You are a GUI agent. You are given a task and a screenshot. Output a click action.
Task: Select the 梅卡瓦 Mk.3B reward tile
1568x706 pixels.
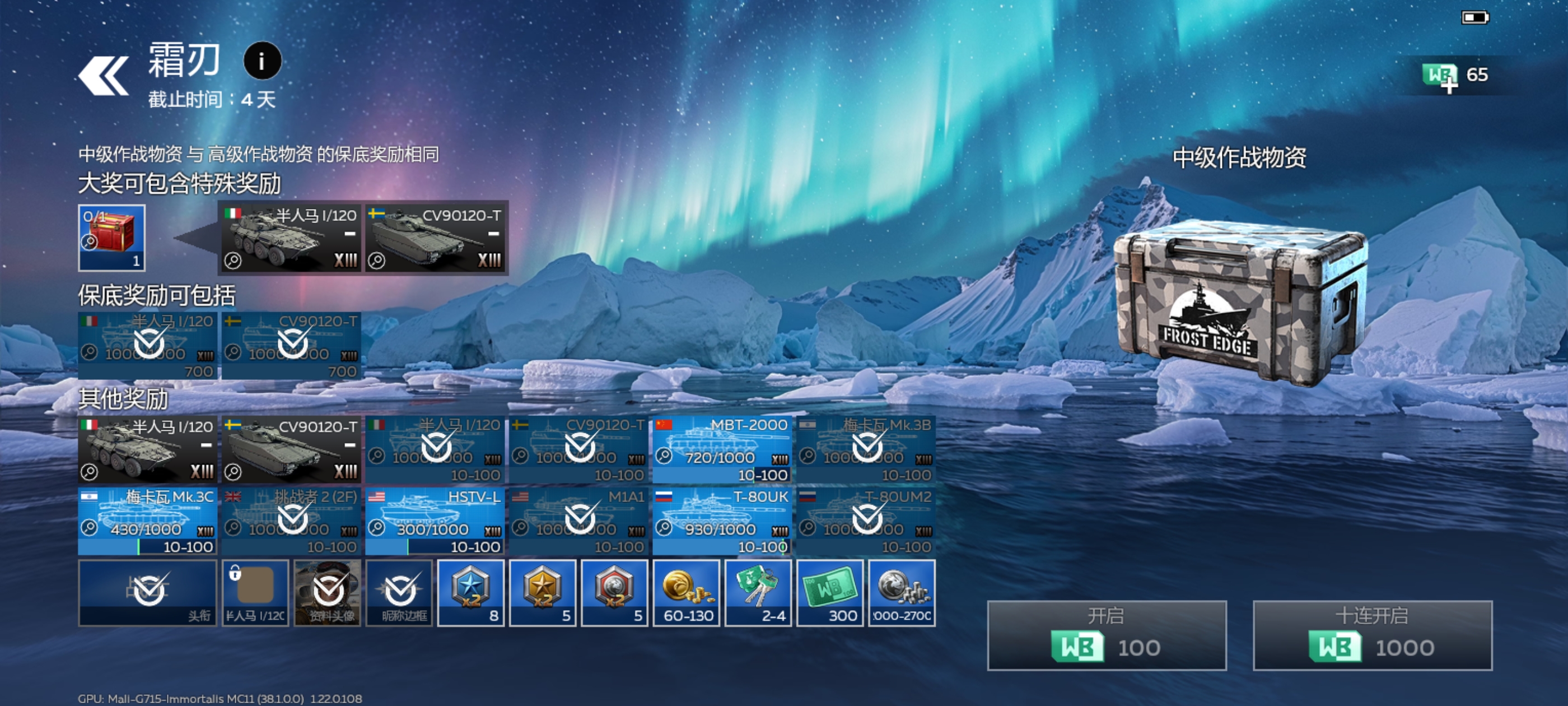[x=866, y=449]
